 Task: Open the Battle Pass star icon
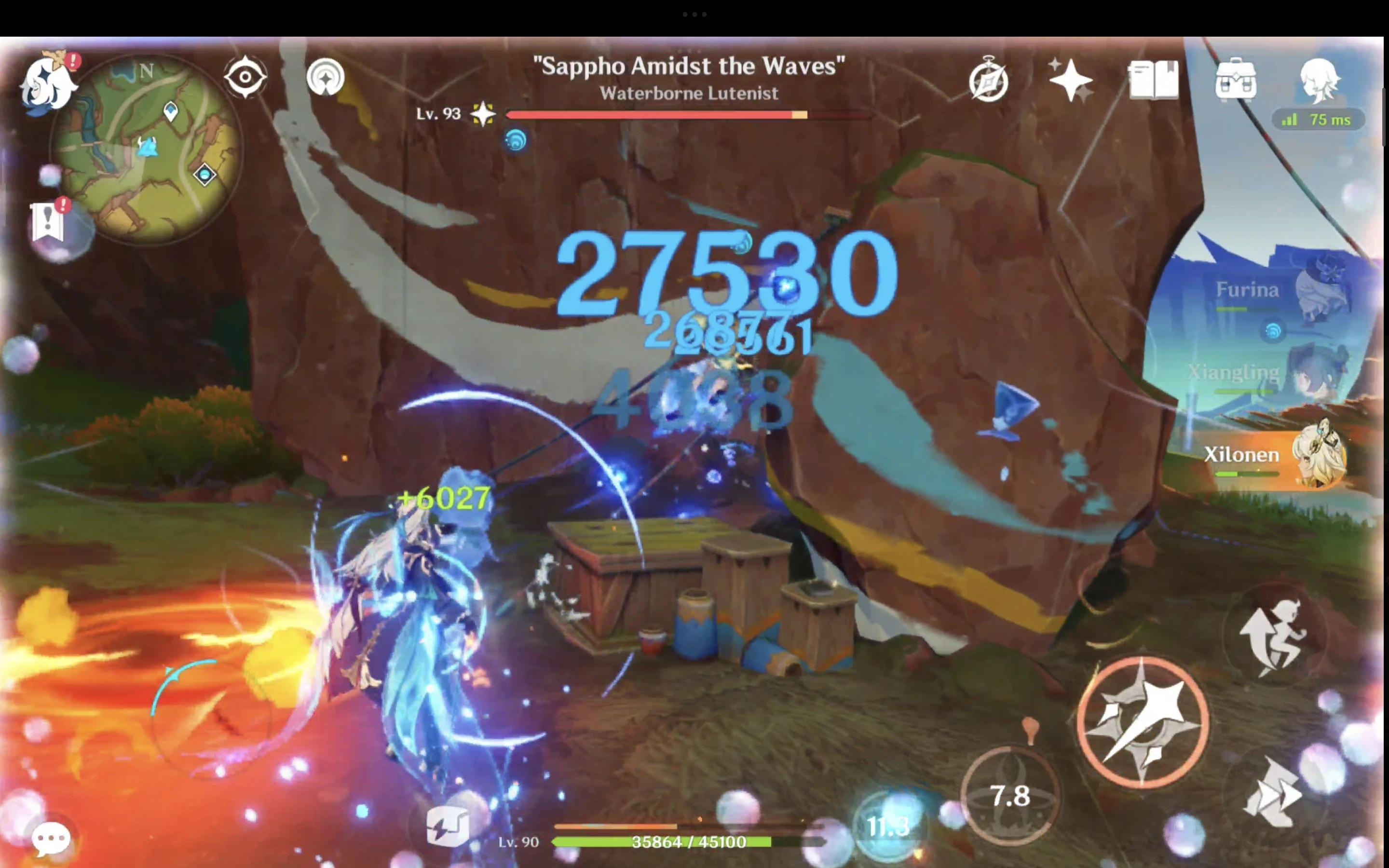pos(1072,81)
